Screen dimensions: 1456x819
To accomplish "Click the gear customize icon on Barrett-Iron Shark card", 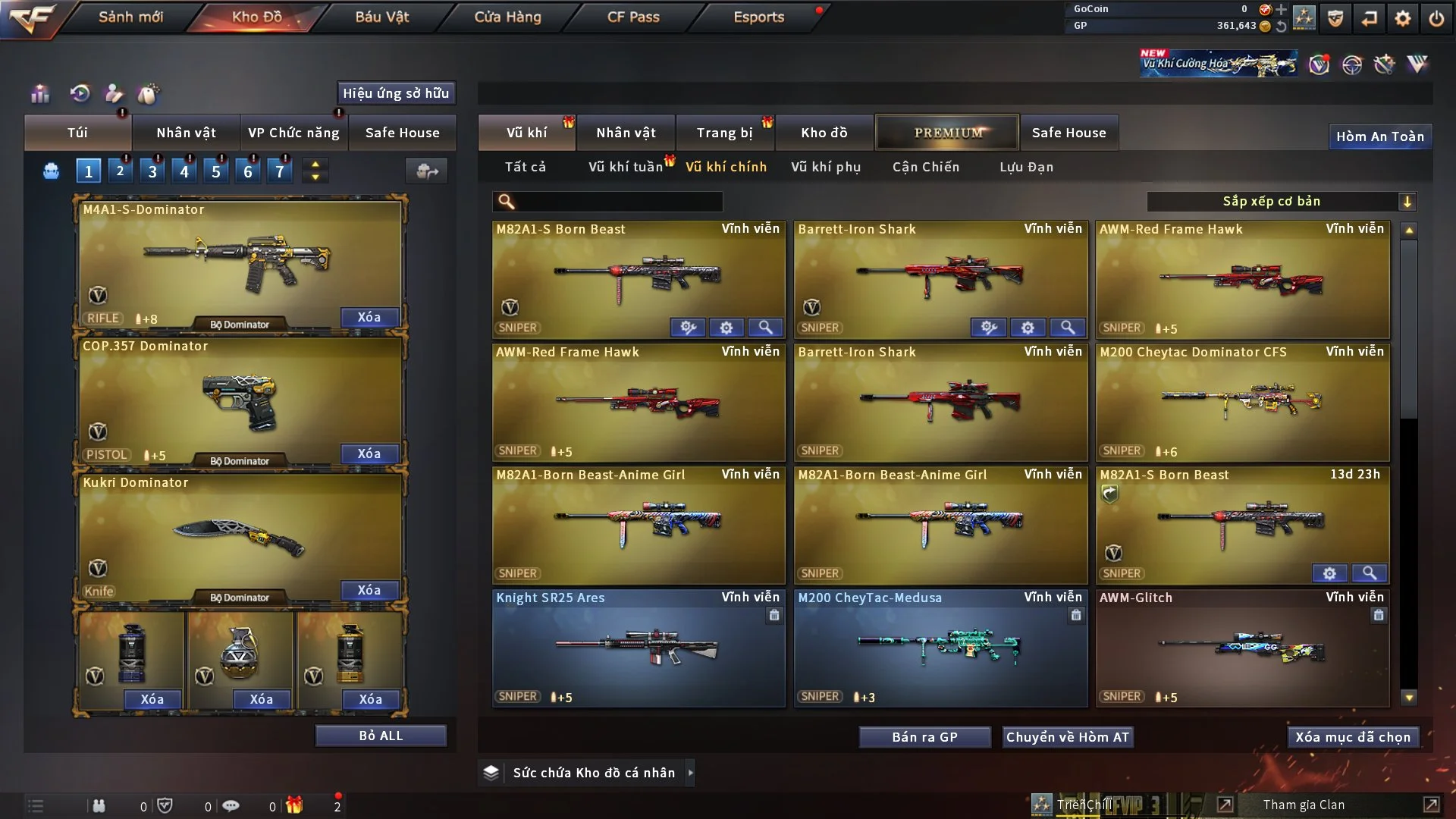I will 1028,327.
